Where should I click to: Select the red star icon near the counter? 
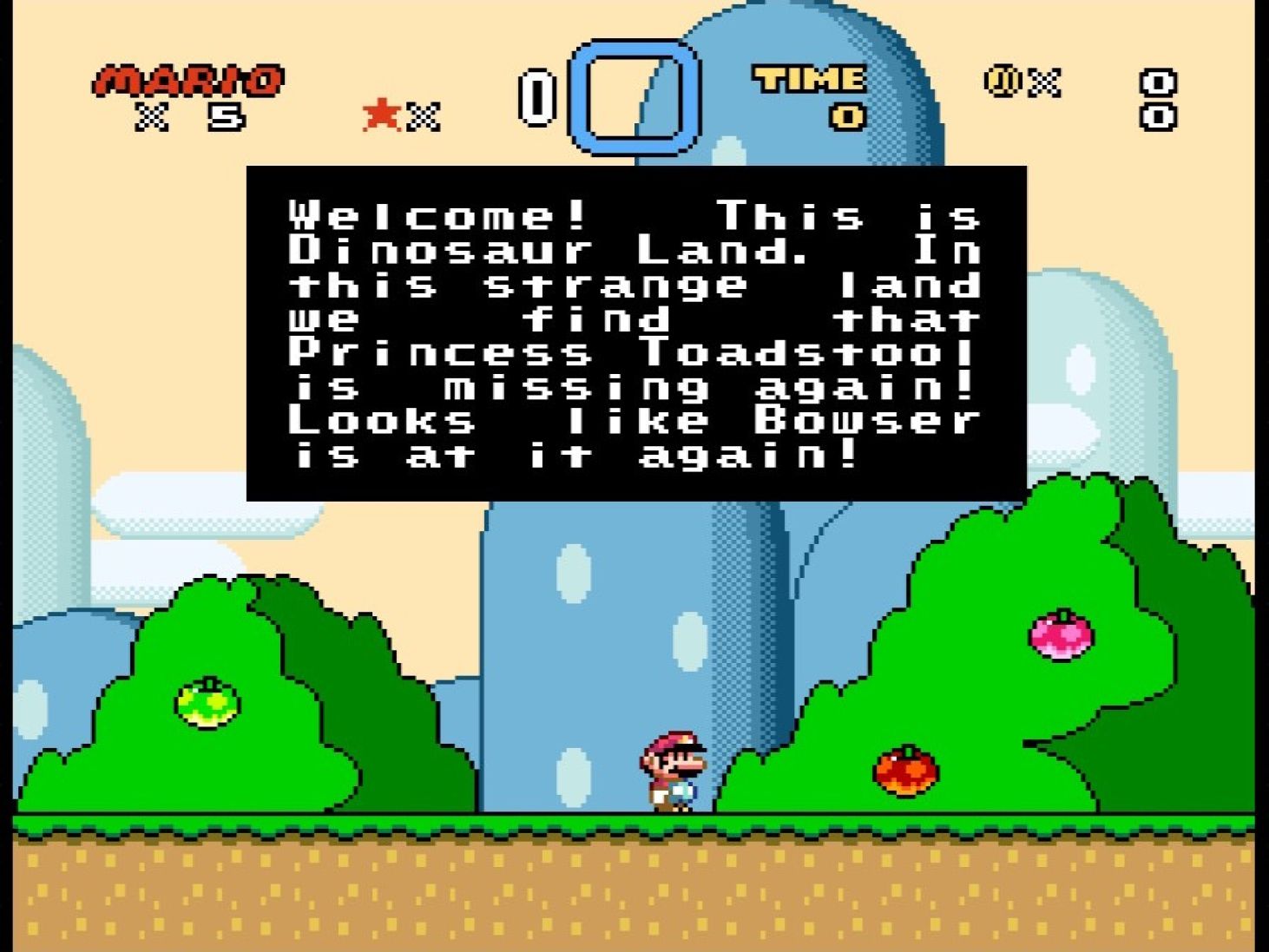(x=379, y=114)
